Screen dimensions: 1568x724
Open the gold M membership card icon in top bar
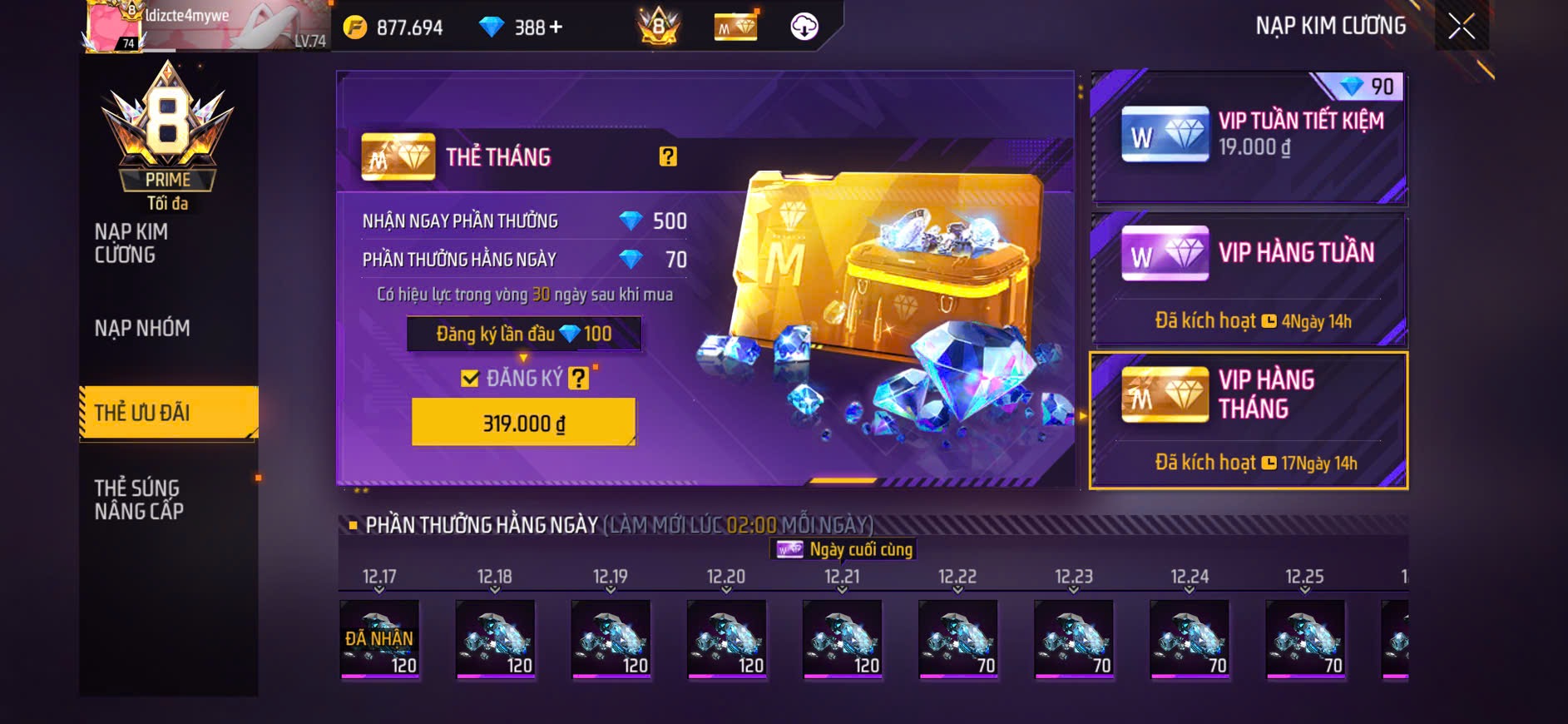[735, 27]
